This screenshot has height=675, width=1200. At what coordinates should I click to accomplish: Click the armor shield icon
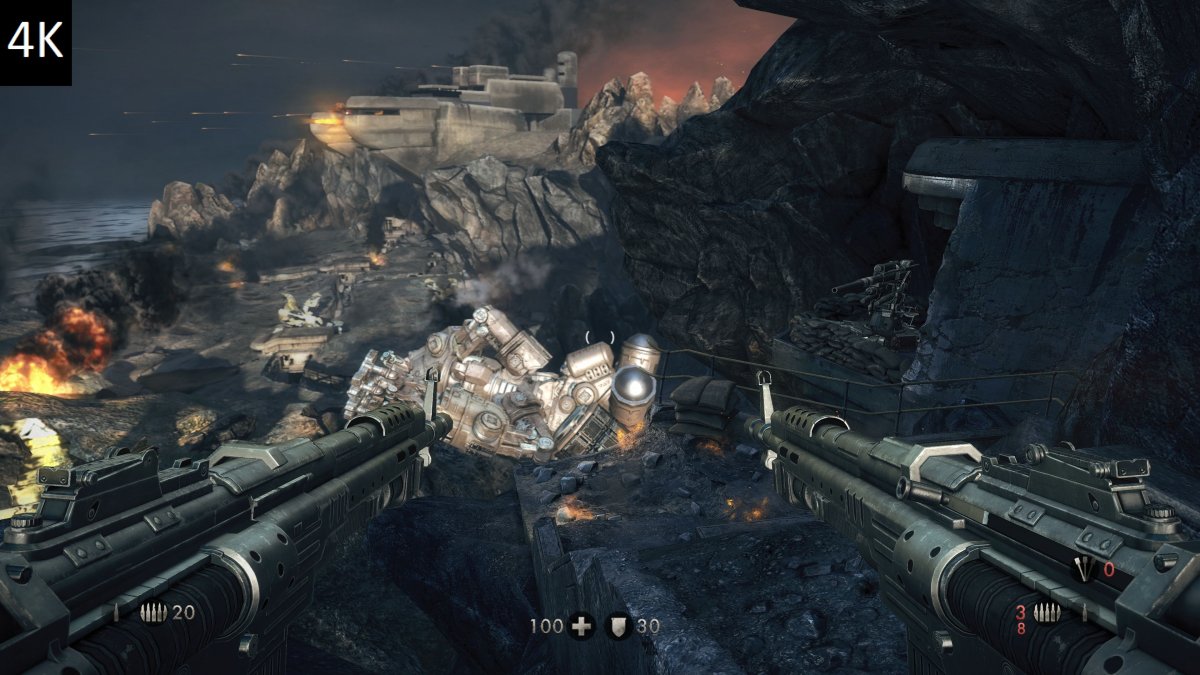pos(619,627)
